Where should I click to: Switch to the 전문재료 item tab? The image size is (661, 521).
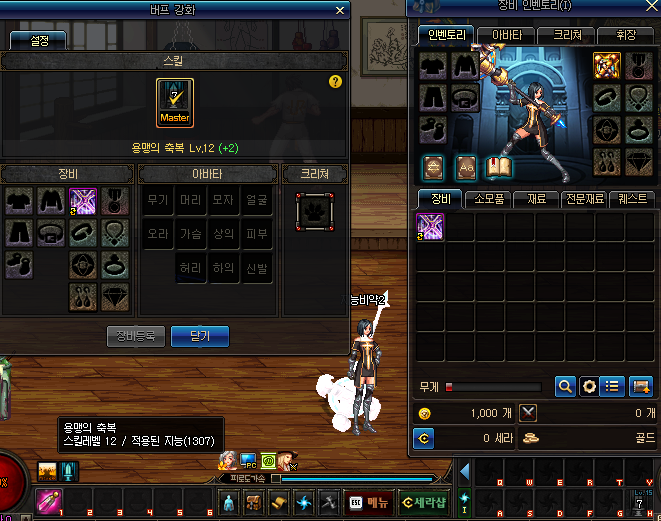583,198
